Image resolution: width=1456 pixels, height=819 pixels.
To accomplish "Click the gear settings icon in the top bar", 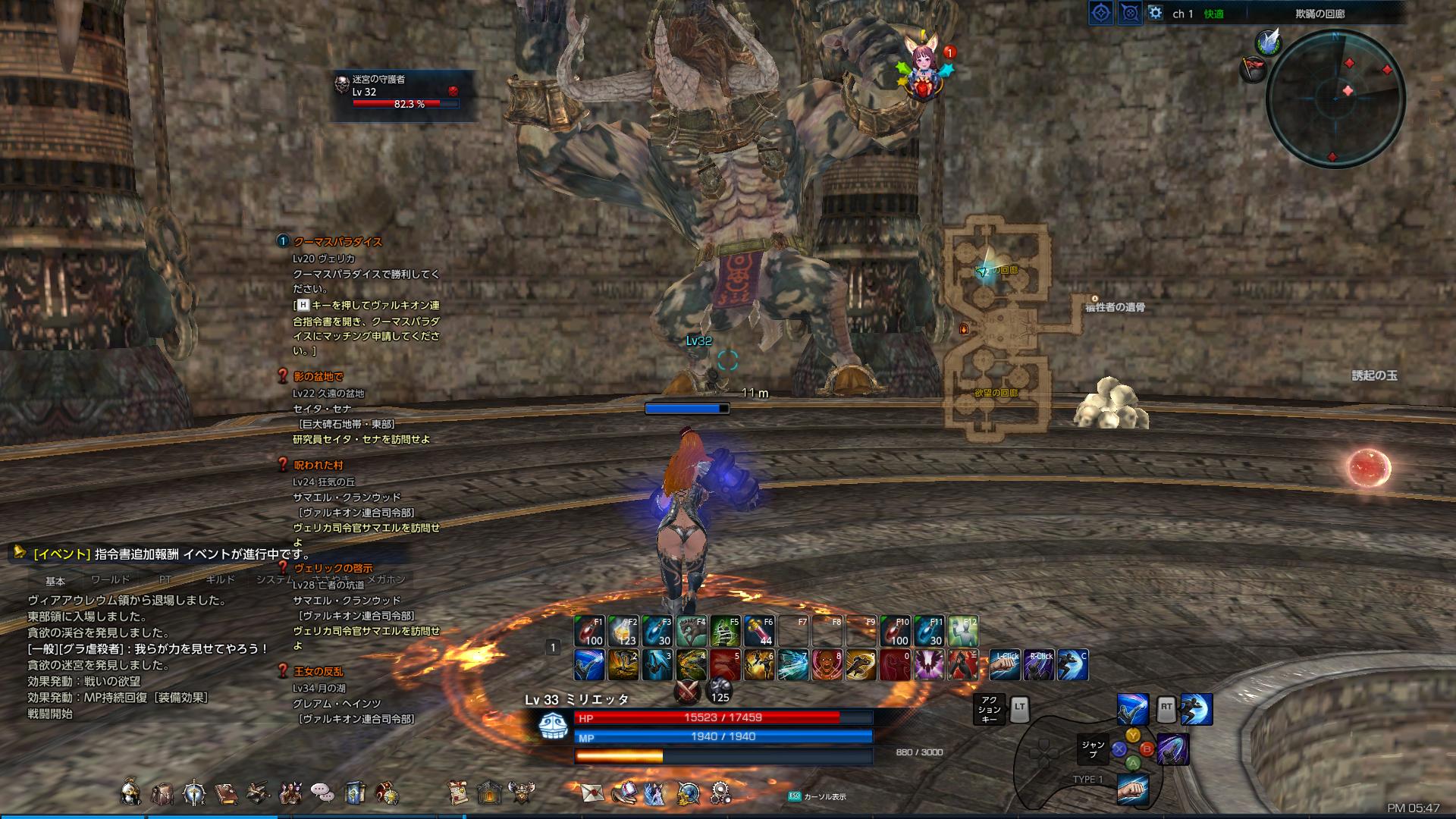I will tap(1156, 13).
